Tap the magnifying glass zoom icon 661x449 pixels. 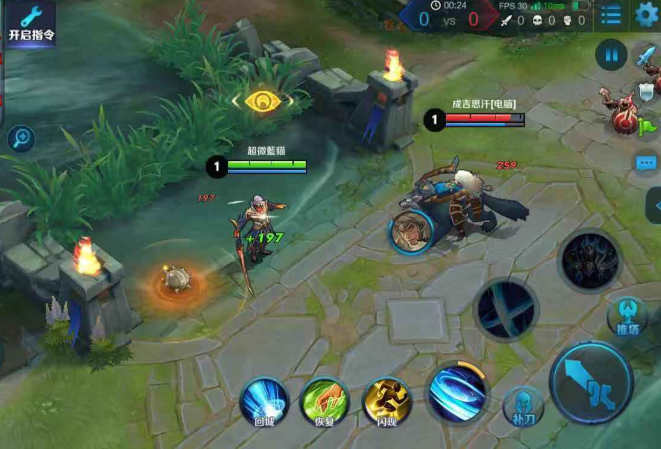[21, 139]
